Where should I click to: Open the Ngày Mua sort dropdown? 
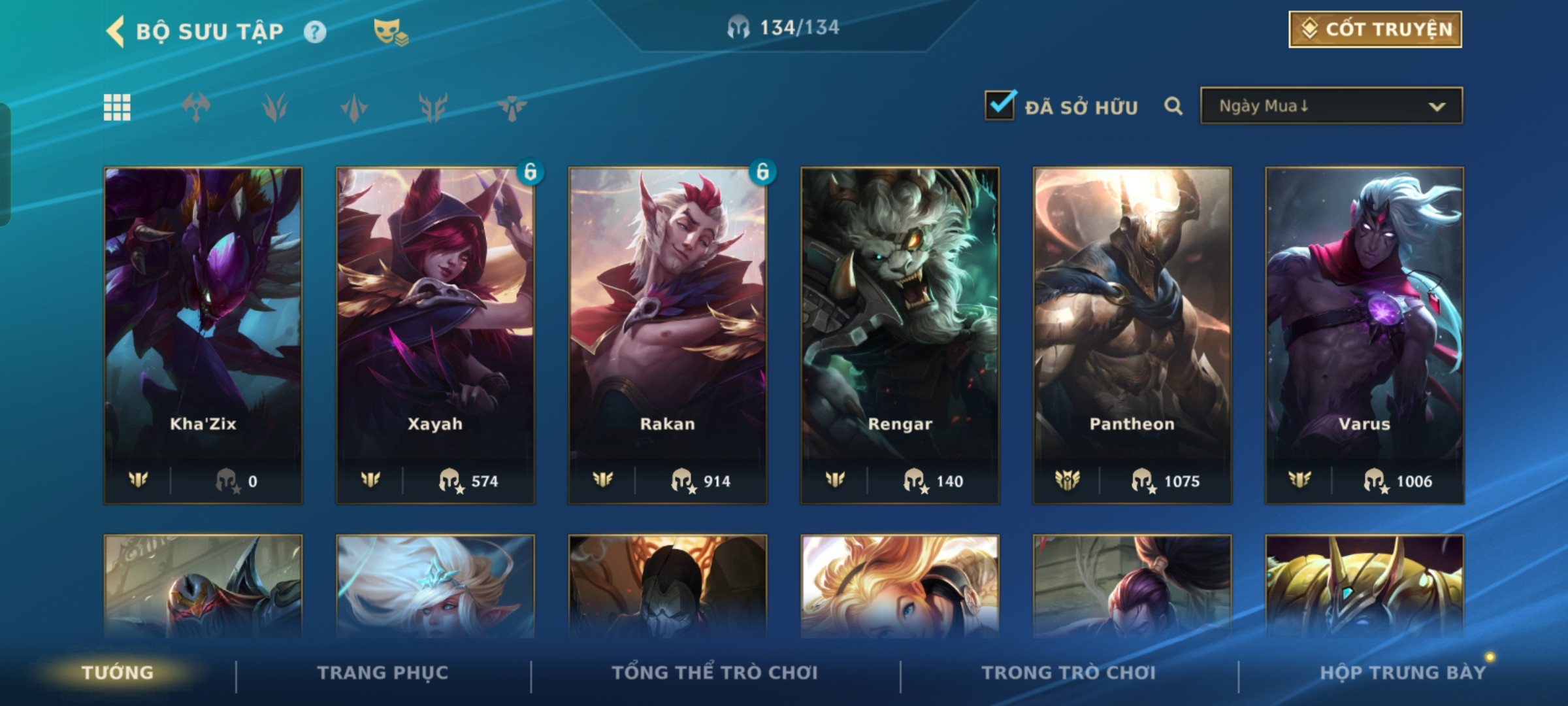[x=1331, y=106]
